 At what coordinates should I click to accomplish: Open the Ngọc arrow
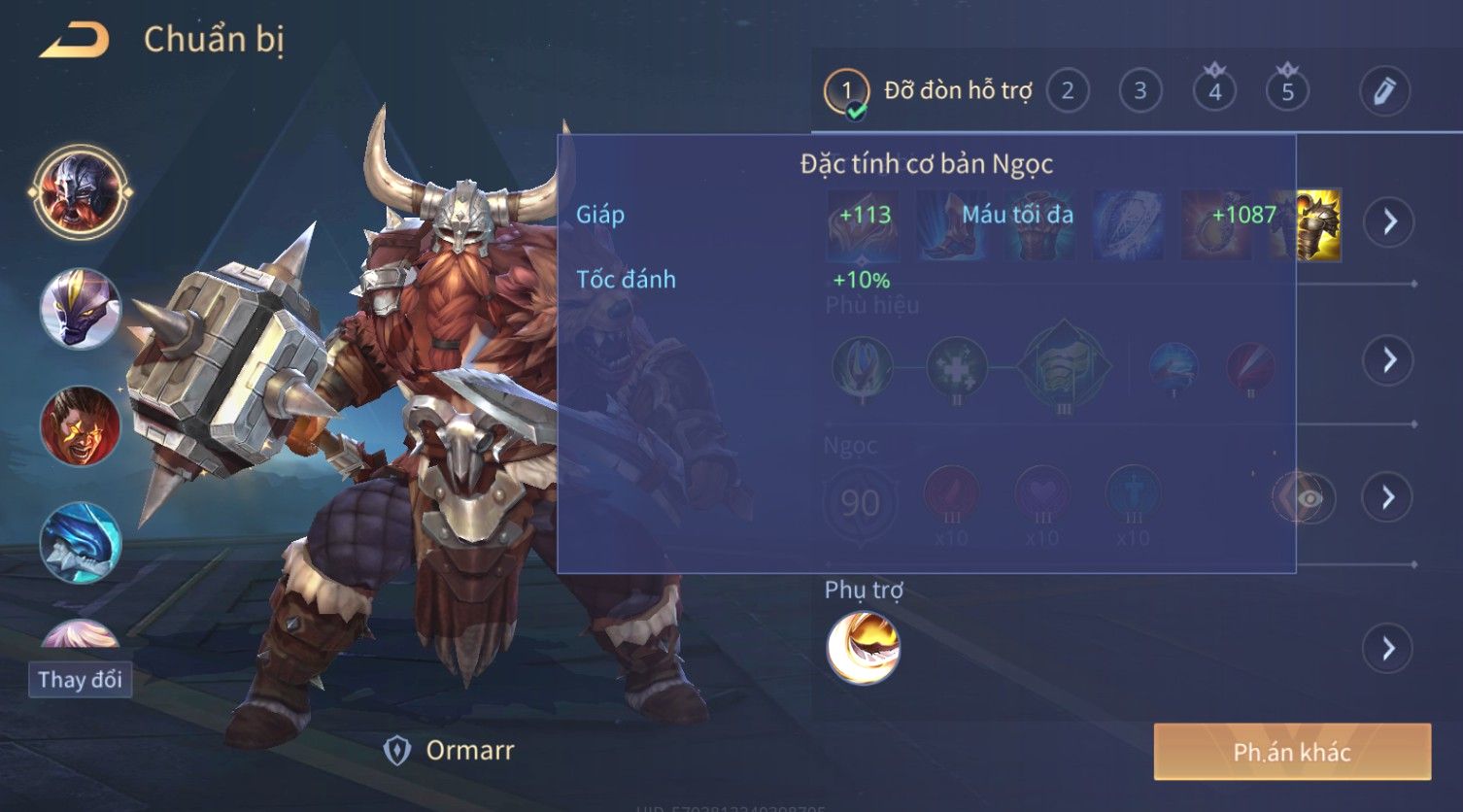coord(1389,497)
